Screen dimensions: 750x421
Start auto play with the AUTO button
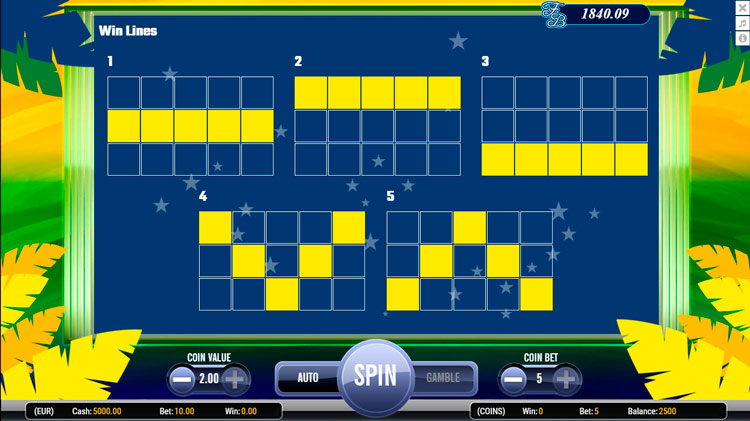tap(308, 378)
